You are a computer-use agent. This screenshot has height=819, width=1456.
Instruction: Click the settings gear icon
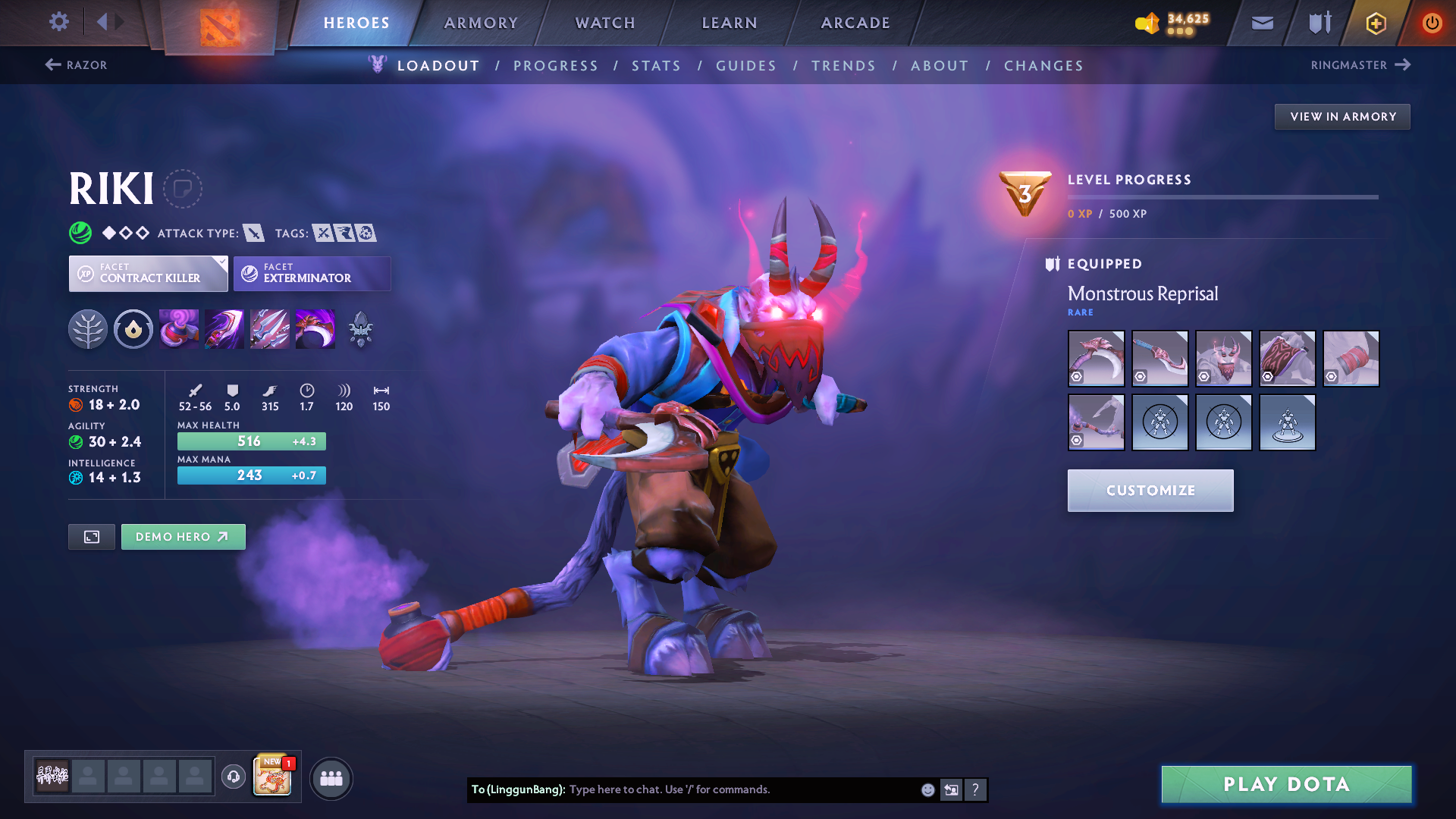point(58,22)
